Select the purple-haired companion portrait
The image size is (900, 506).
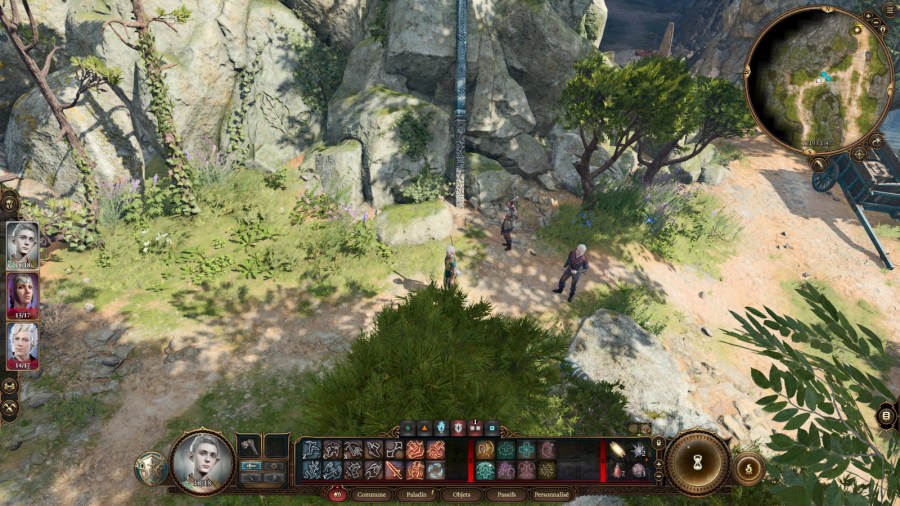22,294
